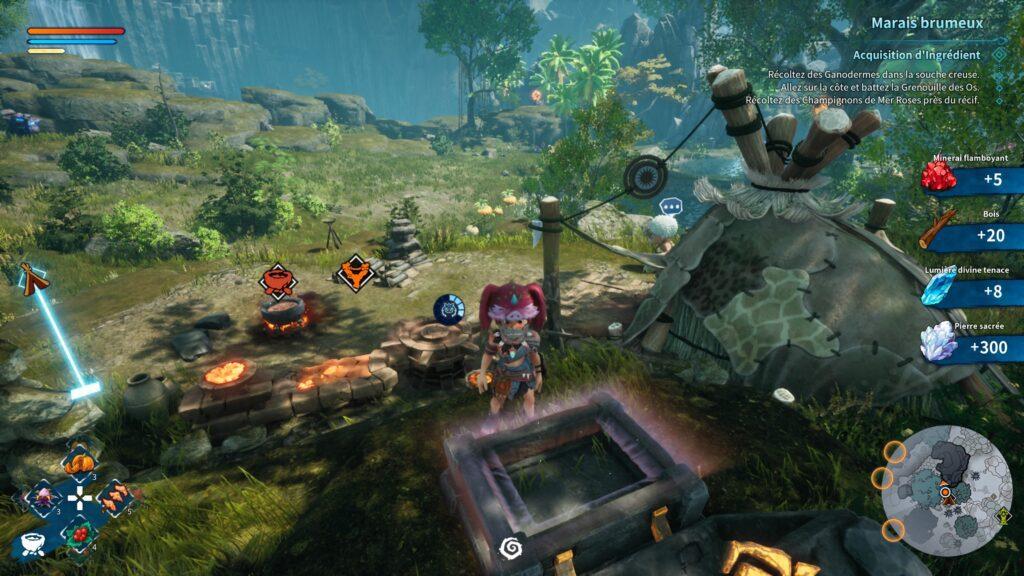The height and width of the screenshot is (576, 1024).
Task: Click the red cooking pot marker
Action: click(x=277, y=279)
